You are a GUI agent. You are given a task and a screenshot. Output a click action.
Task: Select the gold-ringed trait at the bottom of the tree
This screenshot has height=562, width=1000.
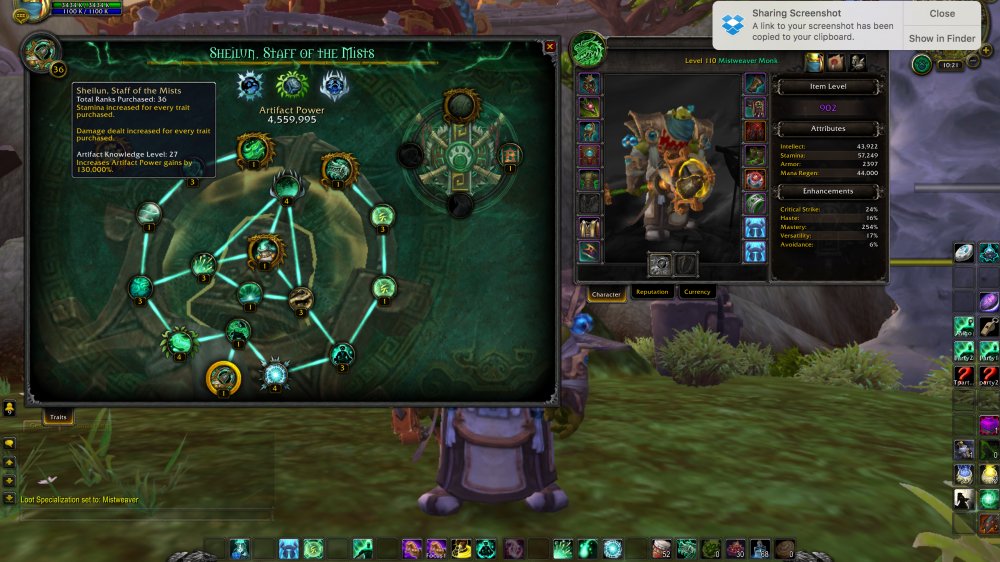point(223,378)
